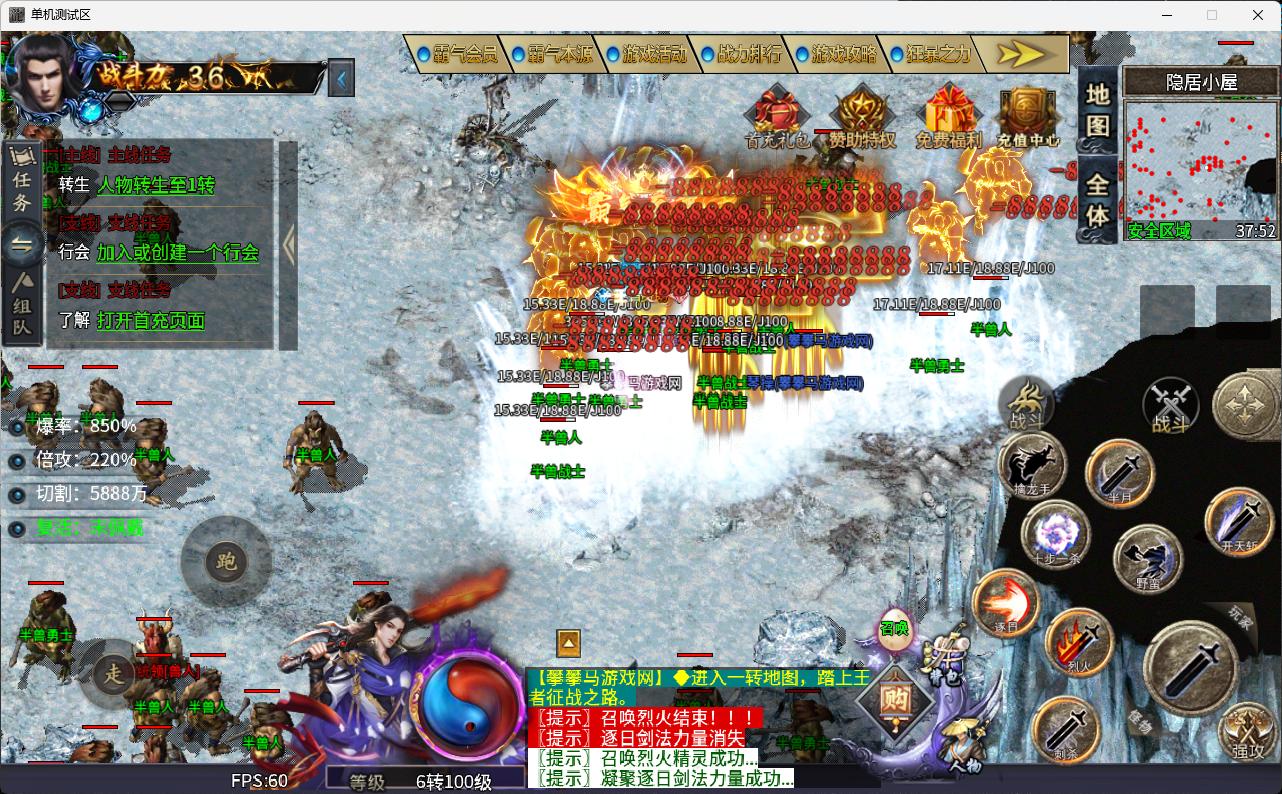Open the 霸气会员 membership menu

[456, 54]
